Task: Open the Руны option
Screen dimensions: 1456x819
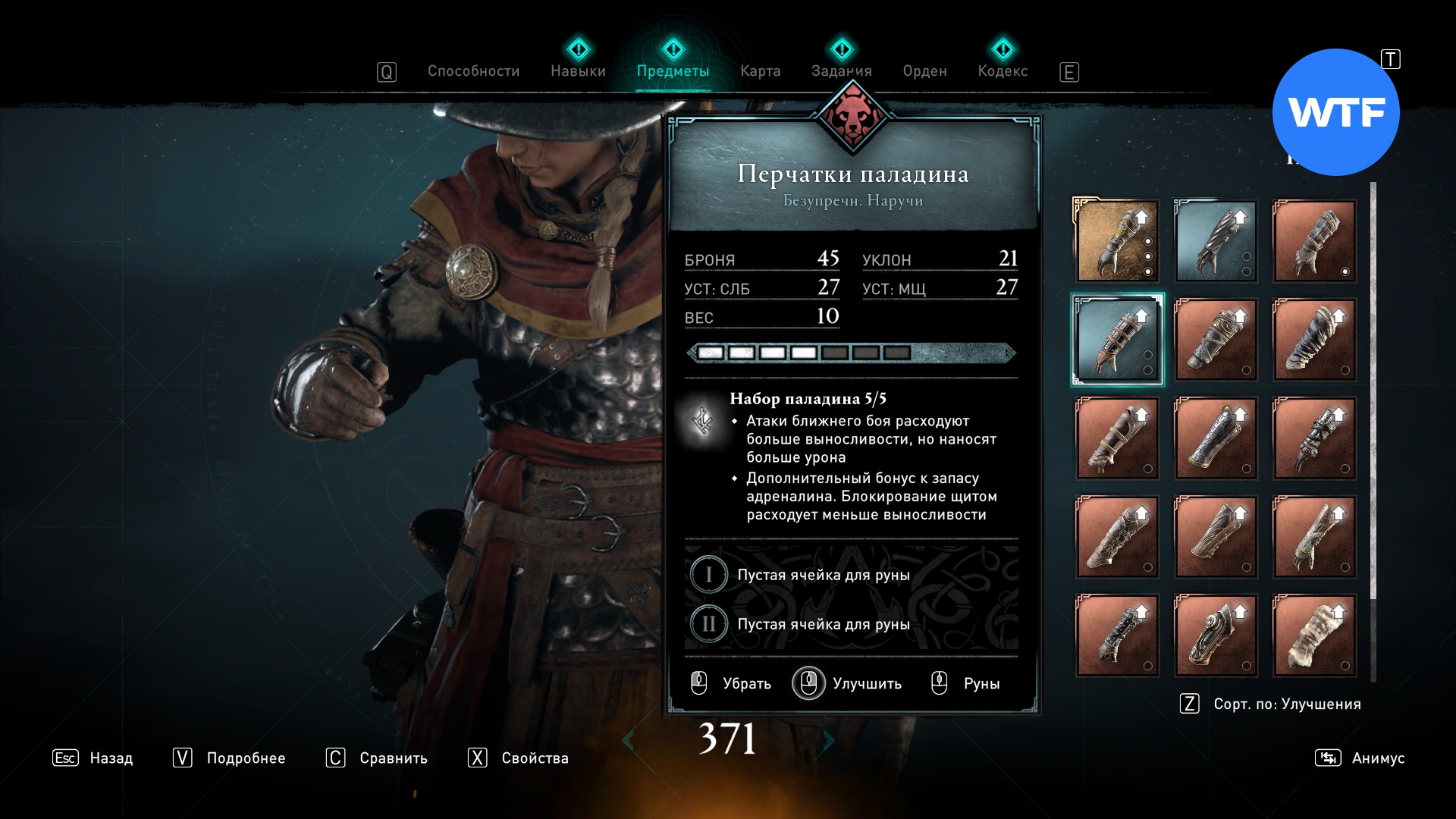Action: click(966, 683)
